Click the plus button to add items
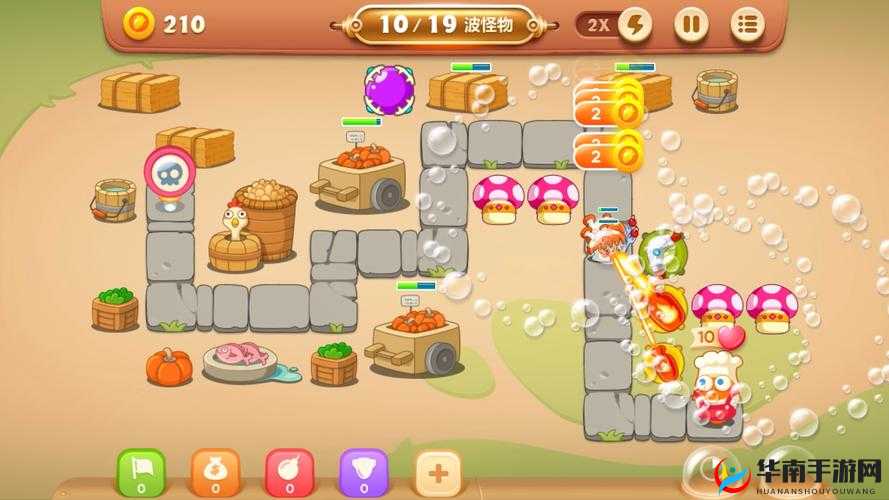 (437, 472)
